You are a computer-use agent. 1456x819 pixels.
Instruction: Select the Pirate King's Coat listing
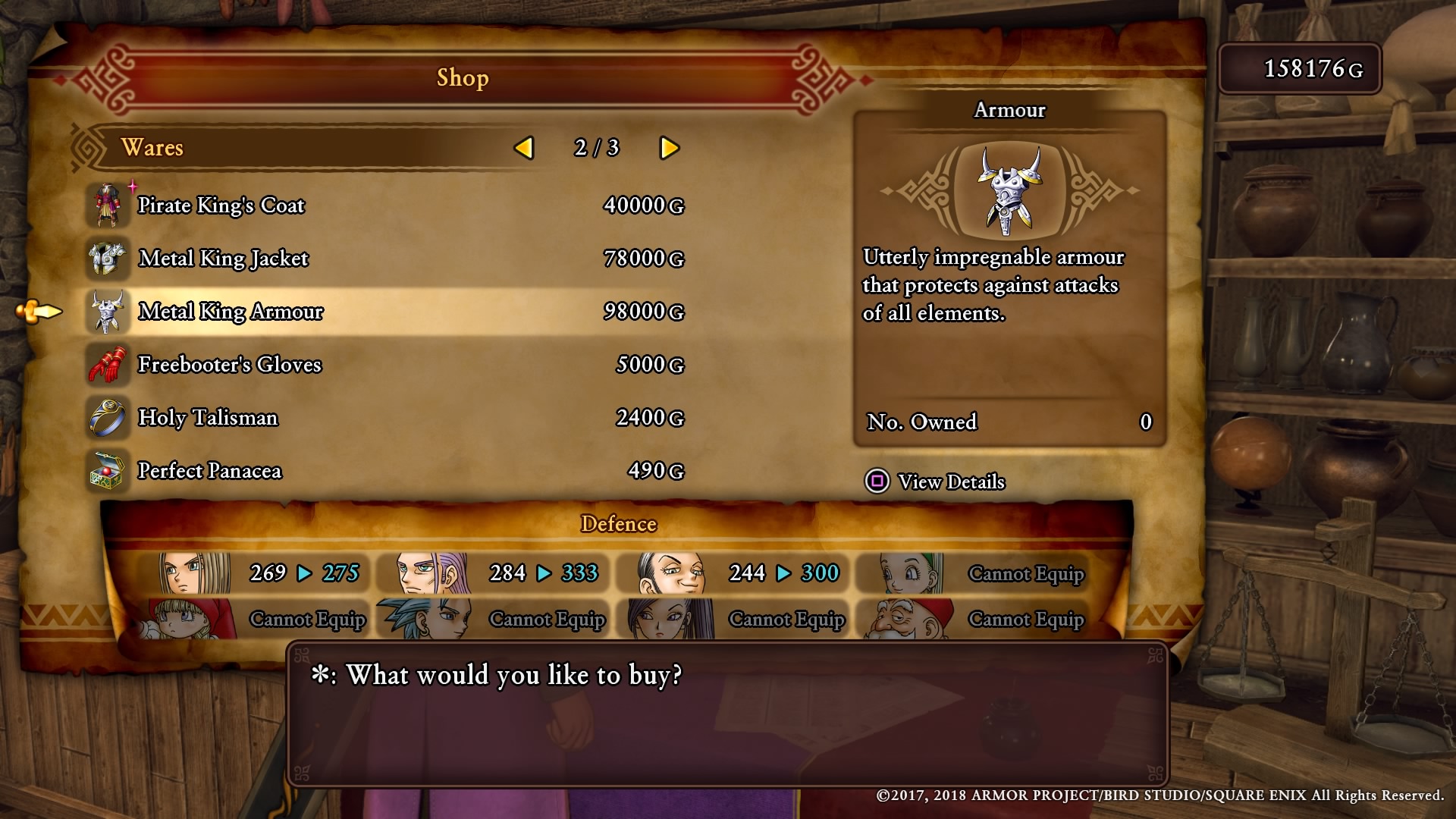(221, 206)
